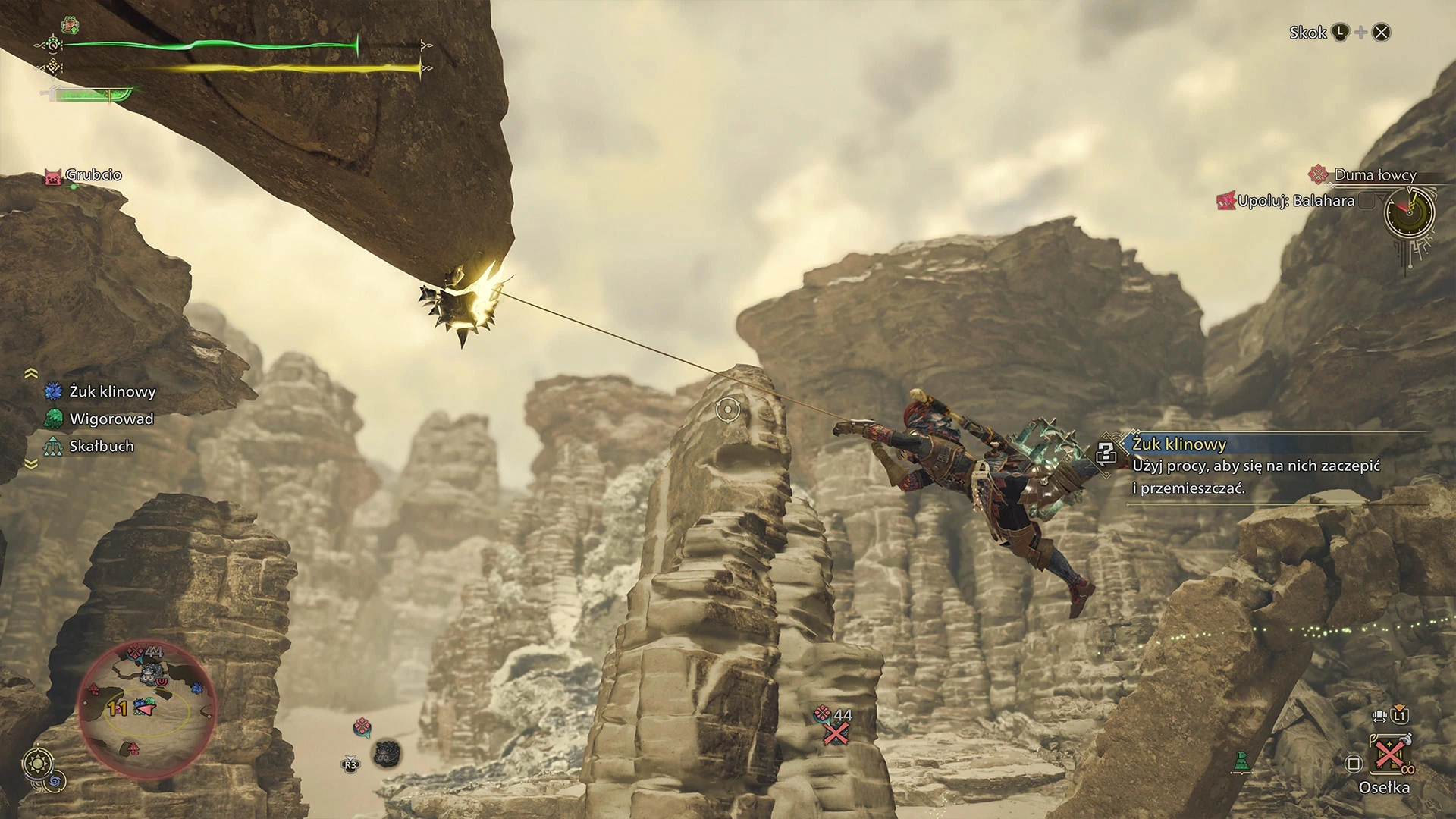This screenshot has height=819, width=1456.
Task: Show the Duma łowcy quest tracker
Action: click(x=1374, y=175)
